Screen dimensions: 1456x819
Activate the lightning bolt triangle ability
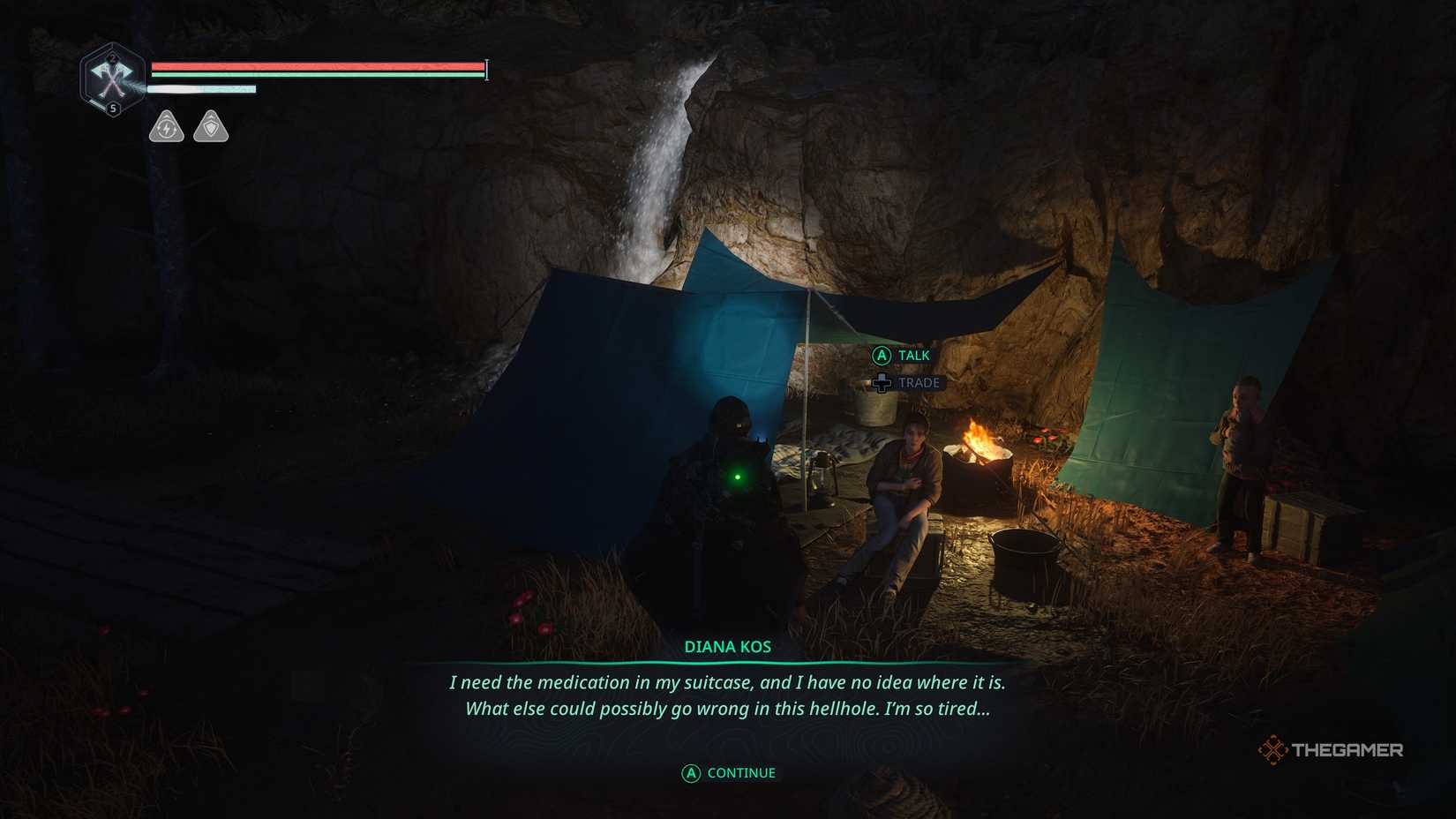pos(166,127)
